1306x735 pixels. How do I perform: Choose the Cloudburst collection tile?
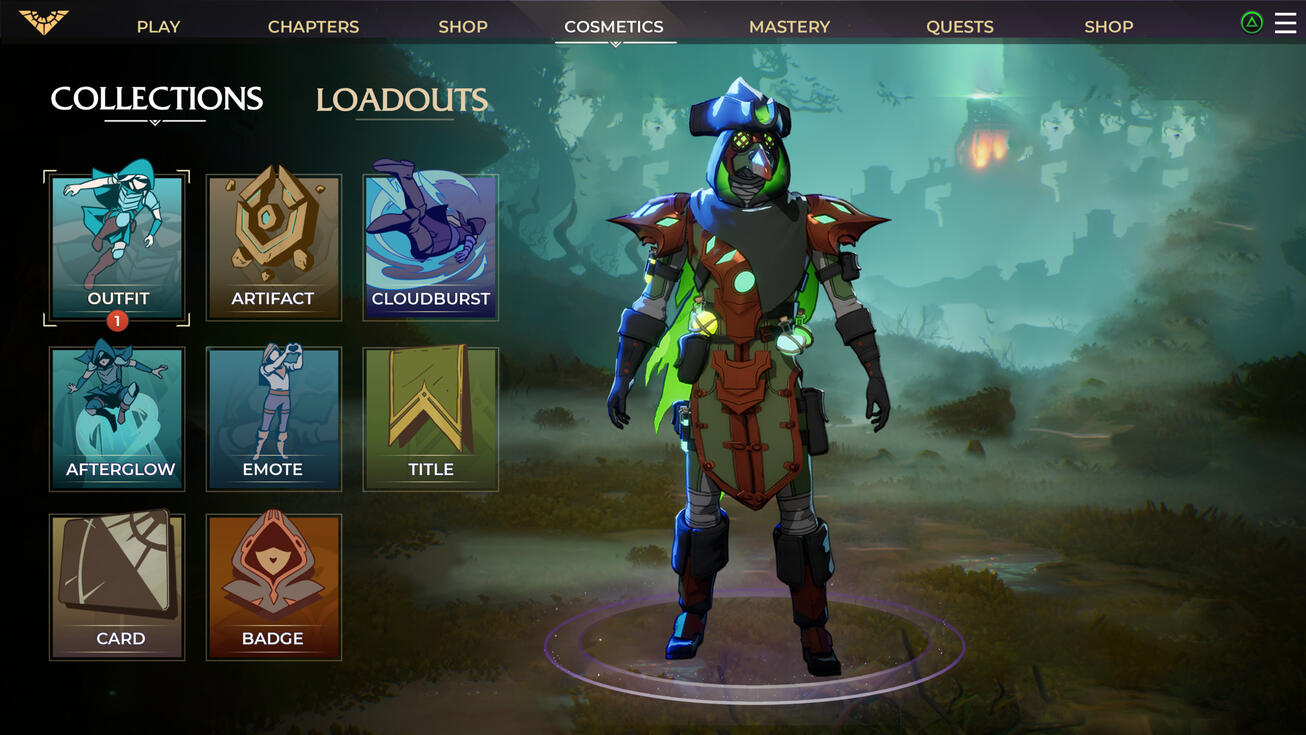coord(430,247)
